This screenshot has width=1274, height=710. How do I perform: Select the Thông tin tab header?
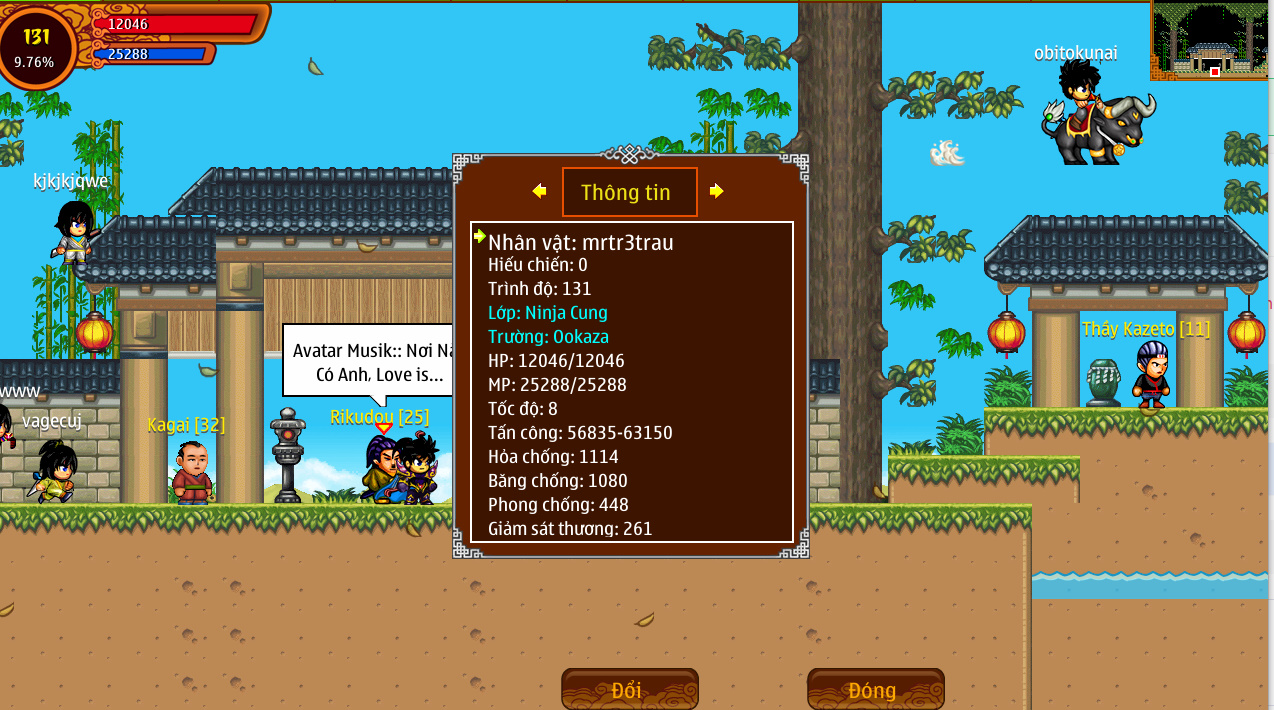coord(629,192)
